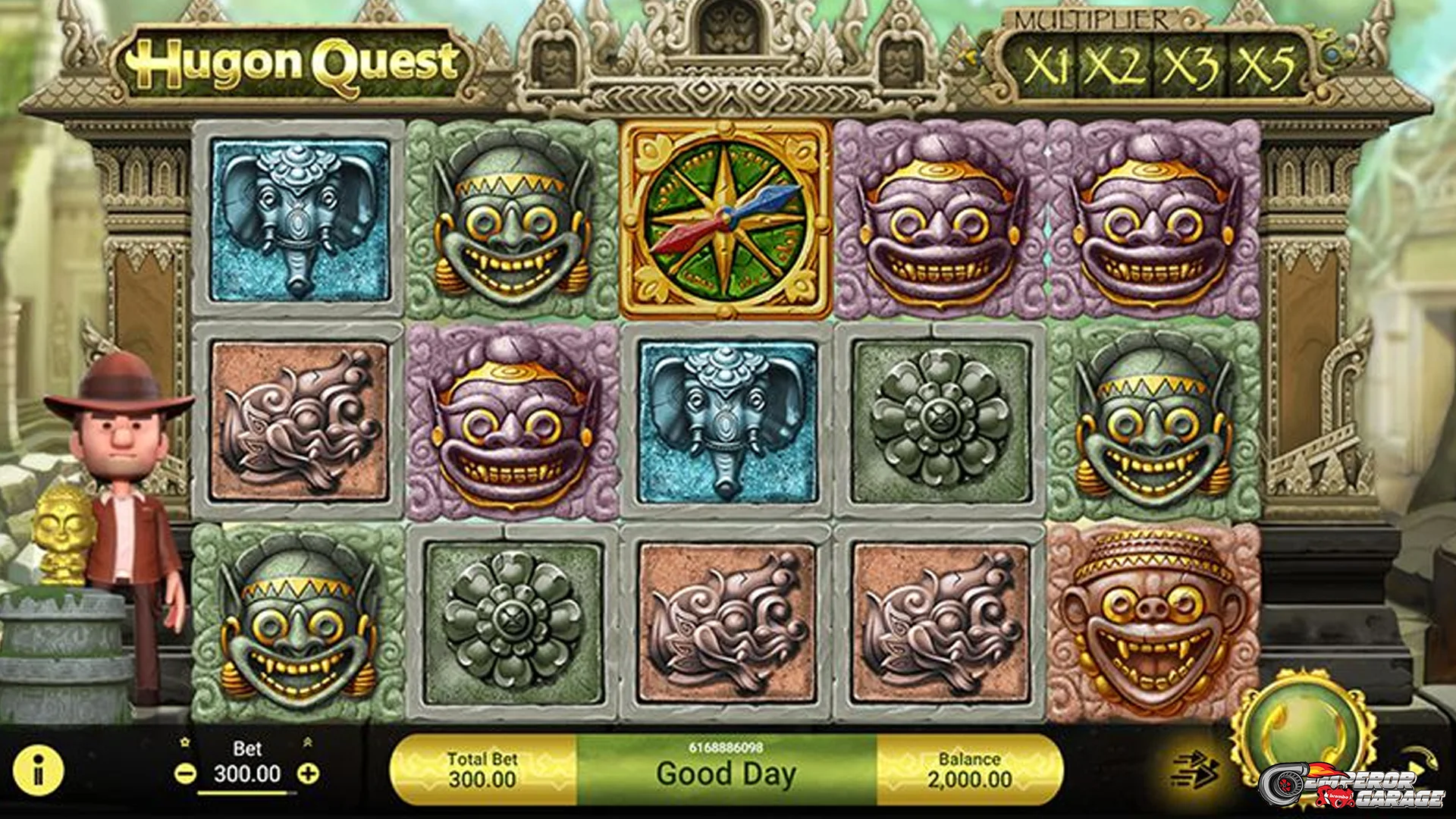Click the max bet double-chevron icon
Viewport: 1456px width, 819px height.
(x=308, y=743)
